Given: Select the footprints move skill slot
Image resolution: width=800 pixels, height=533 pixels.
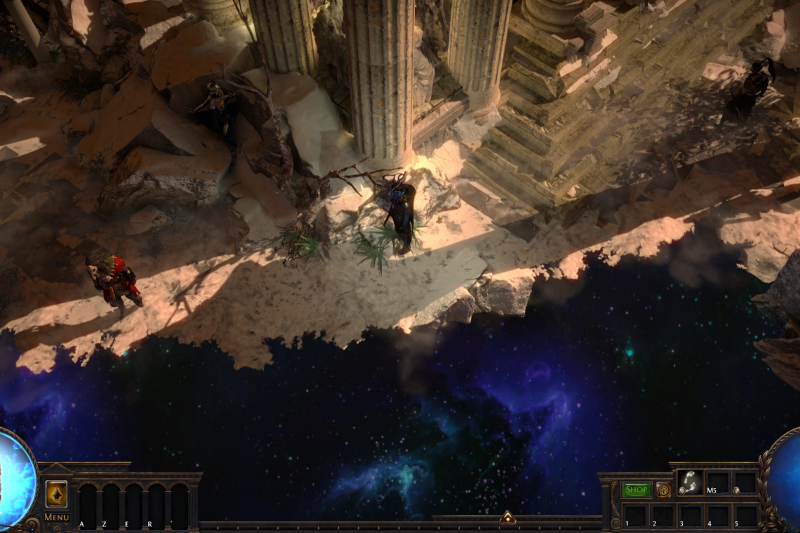Looking at the screenshot, I should (x=690, y=483).
